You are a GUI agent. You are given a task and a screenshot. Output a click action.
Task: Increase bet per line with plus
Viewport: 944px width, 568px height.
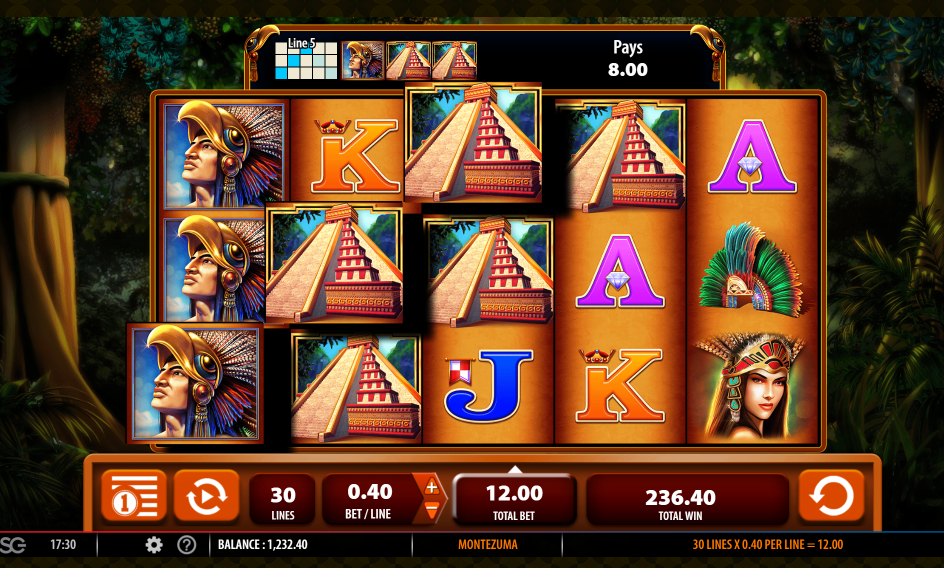click(432, 487)
